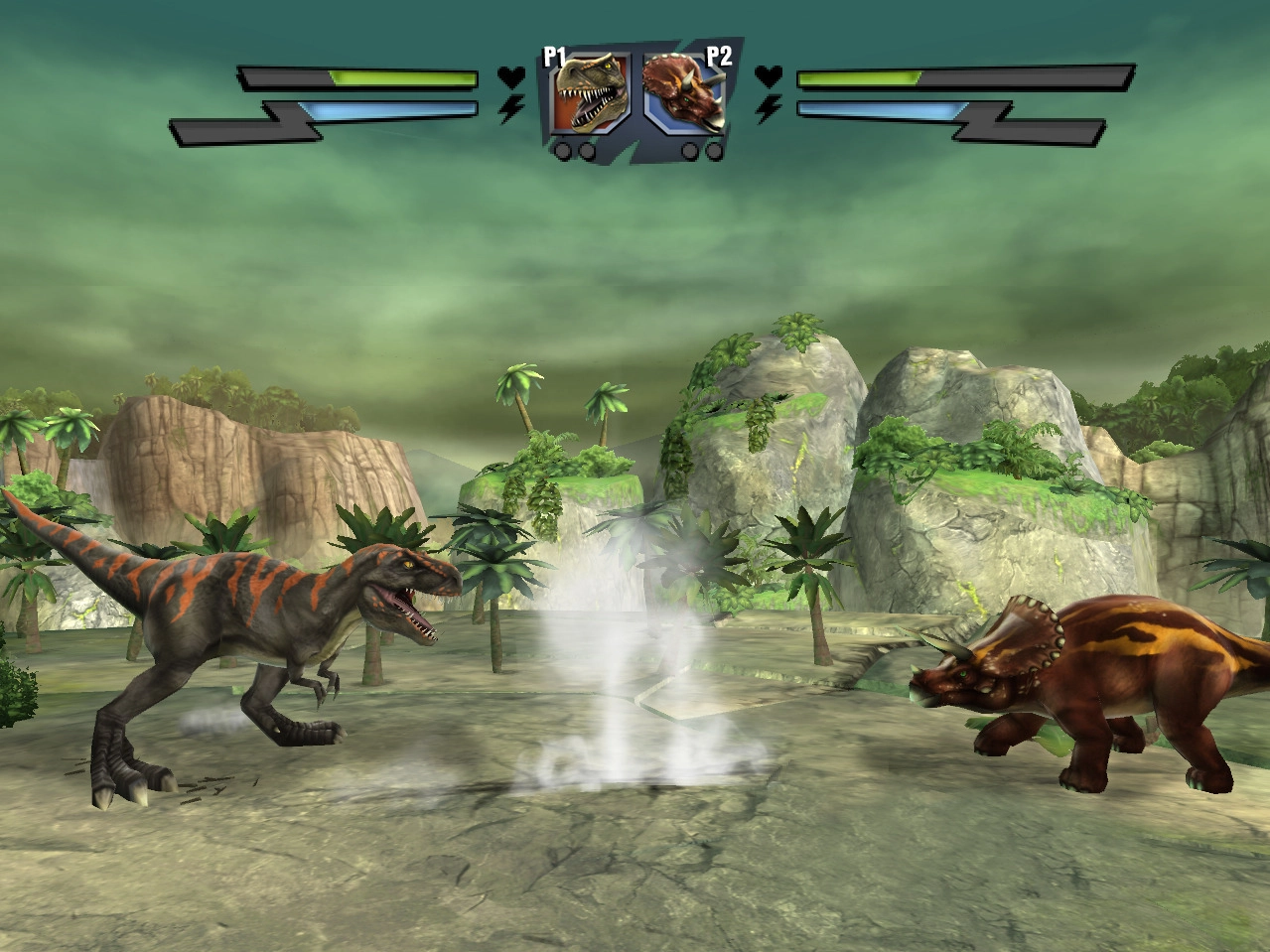
Task: Click the P2 Triceratops portrait
Action: coord(684,93)
